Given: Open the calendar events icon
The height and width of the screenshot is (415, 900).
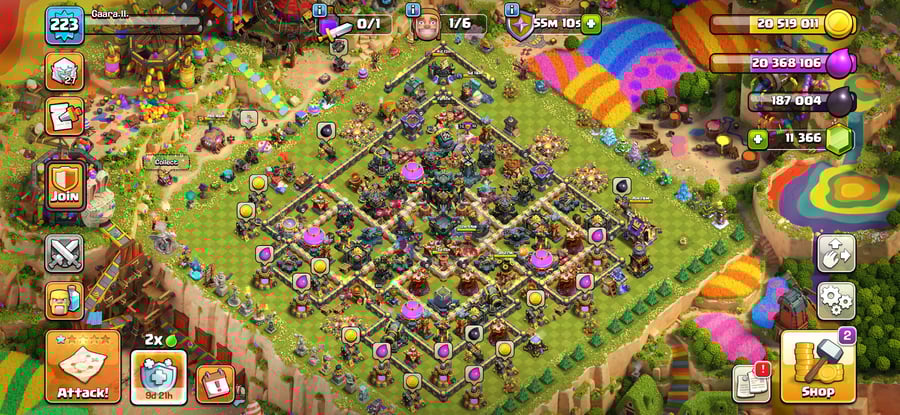Looking at the screenshot, I should click(x=214, y=381).
